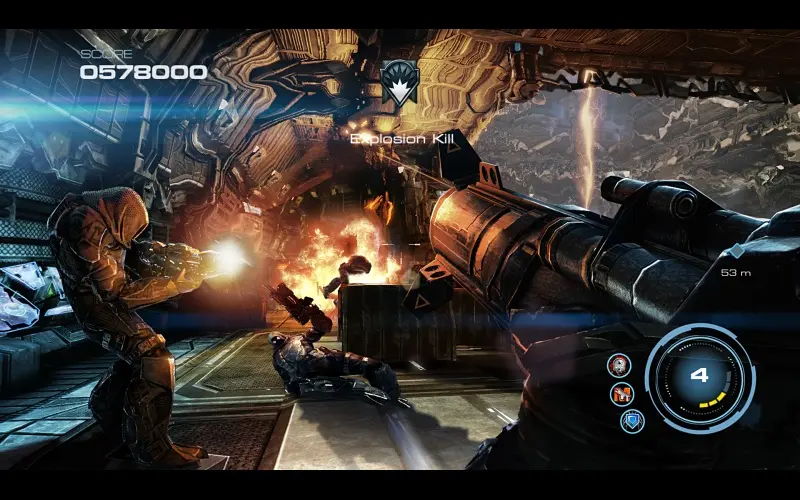Choose the blue shield ability icon
The height and width of the screenshot is (500, 800).
(632, 421)
